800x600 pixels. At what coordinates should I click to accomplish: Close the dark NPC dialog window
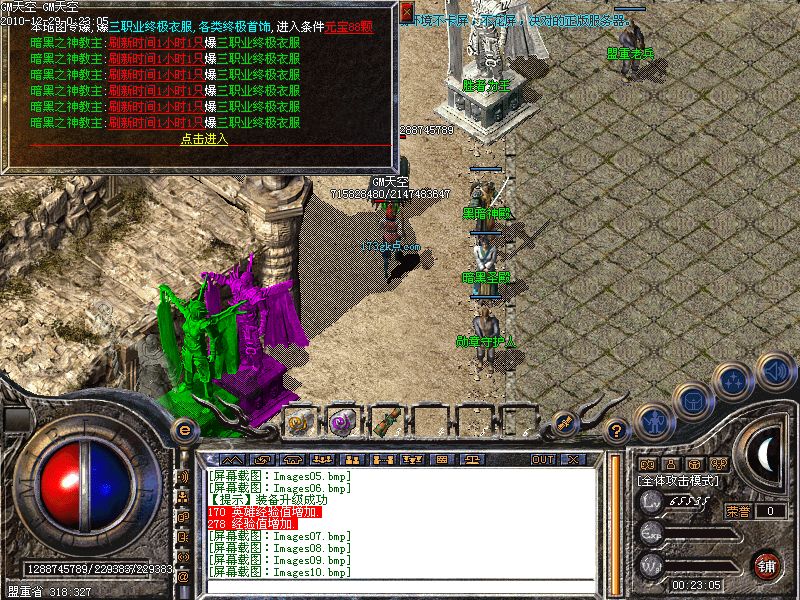coord(406,13)
